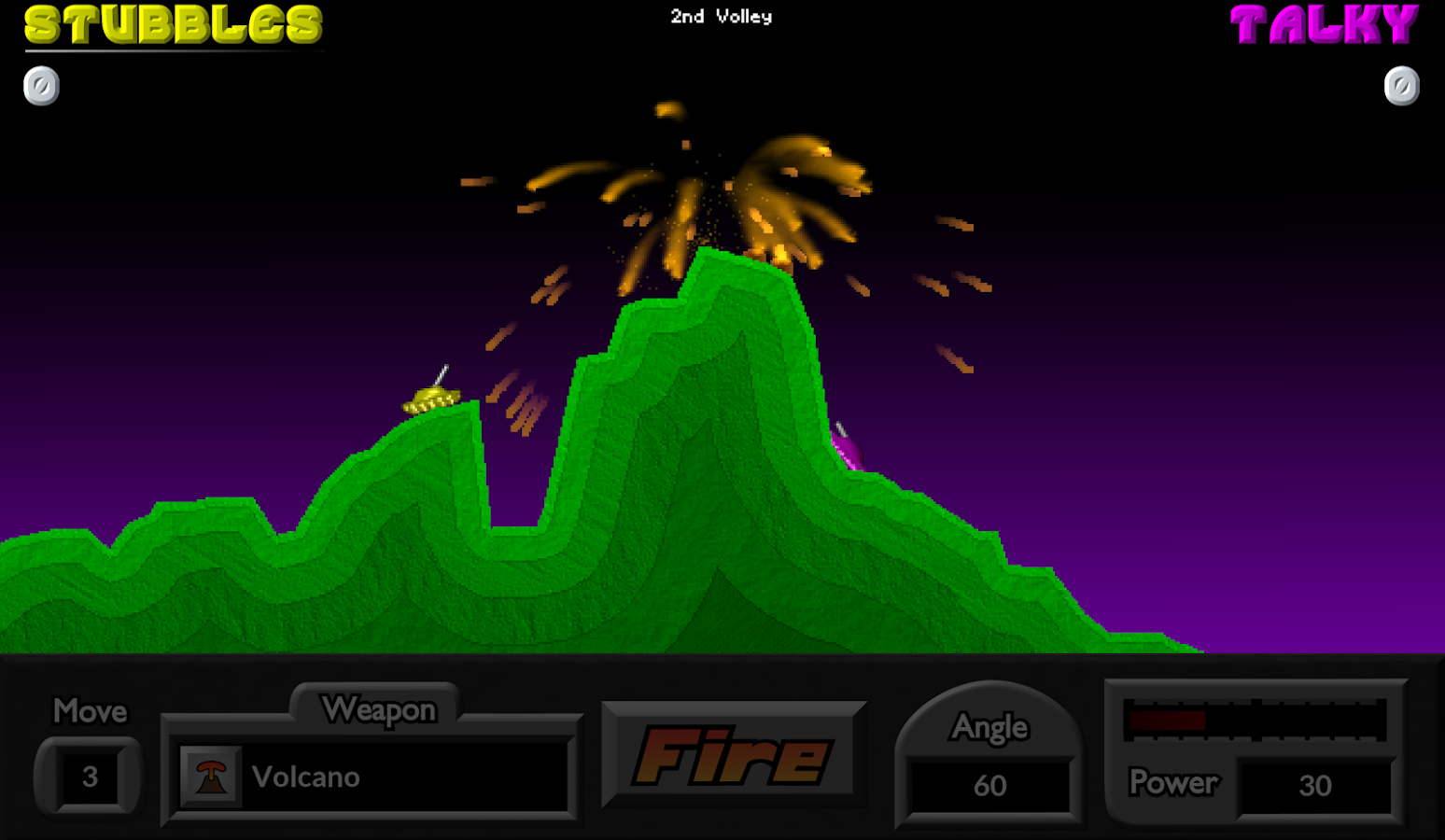Select the Volcano weapon icon
The image size is (1445, 840).
(x=211, y=776)
